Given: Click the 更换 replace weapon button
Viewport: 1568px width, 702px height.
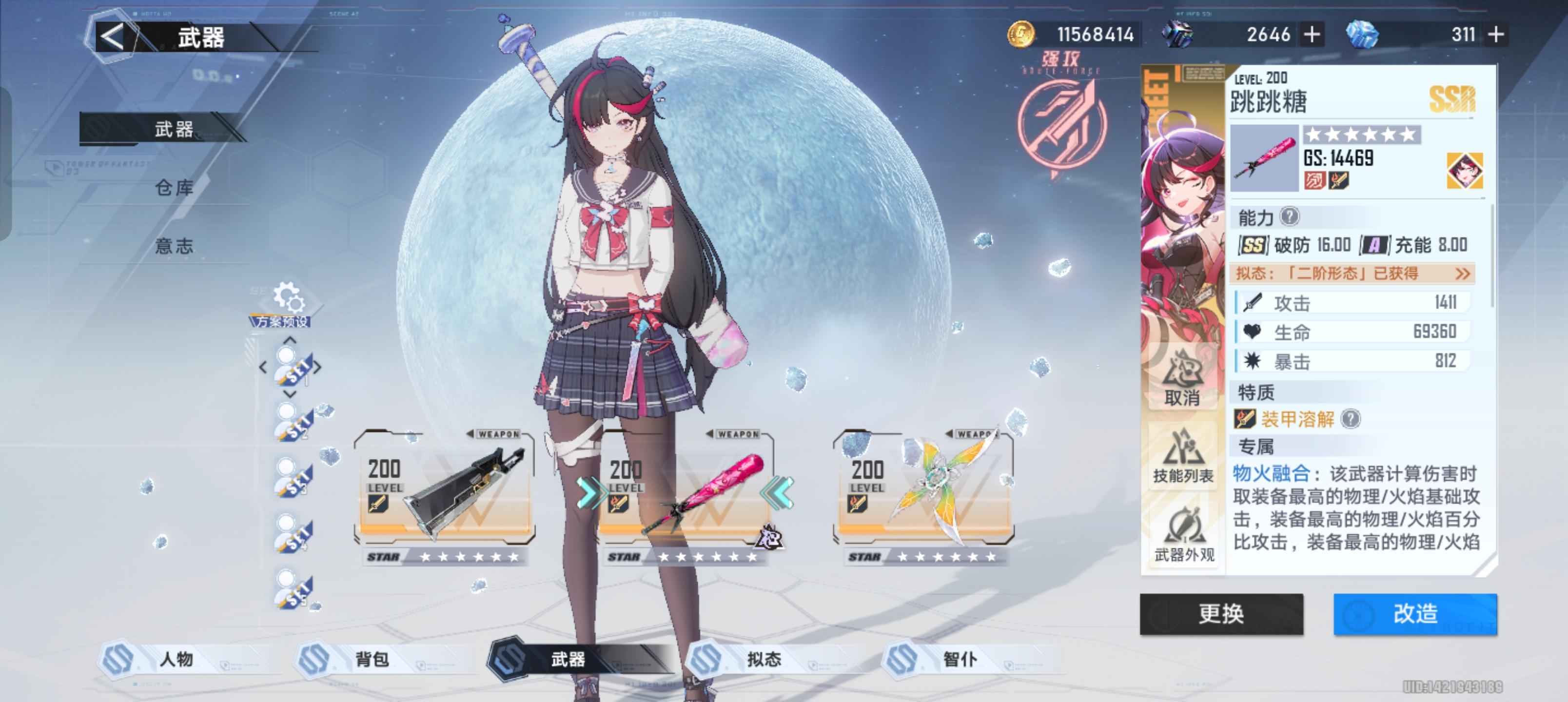Looking at the screenshot, I should (1221, 614).
